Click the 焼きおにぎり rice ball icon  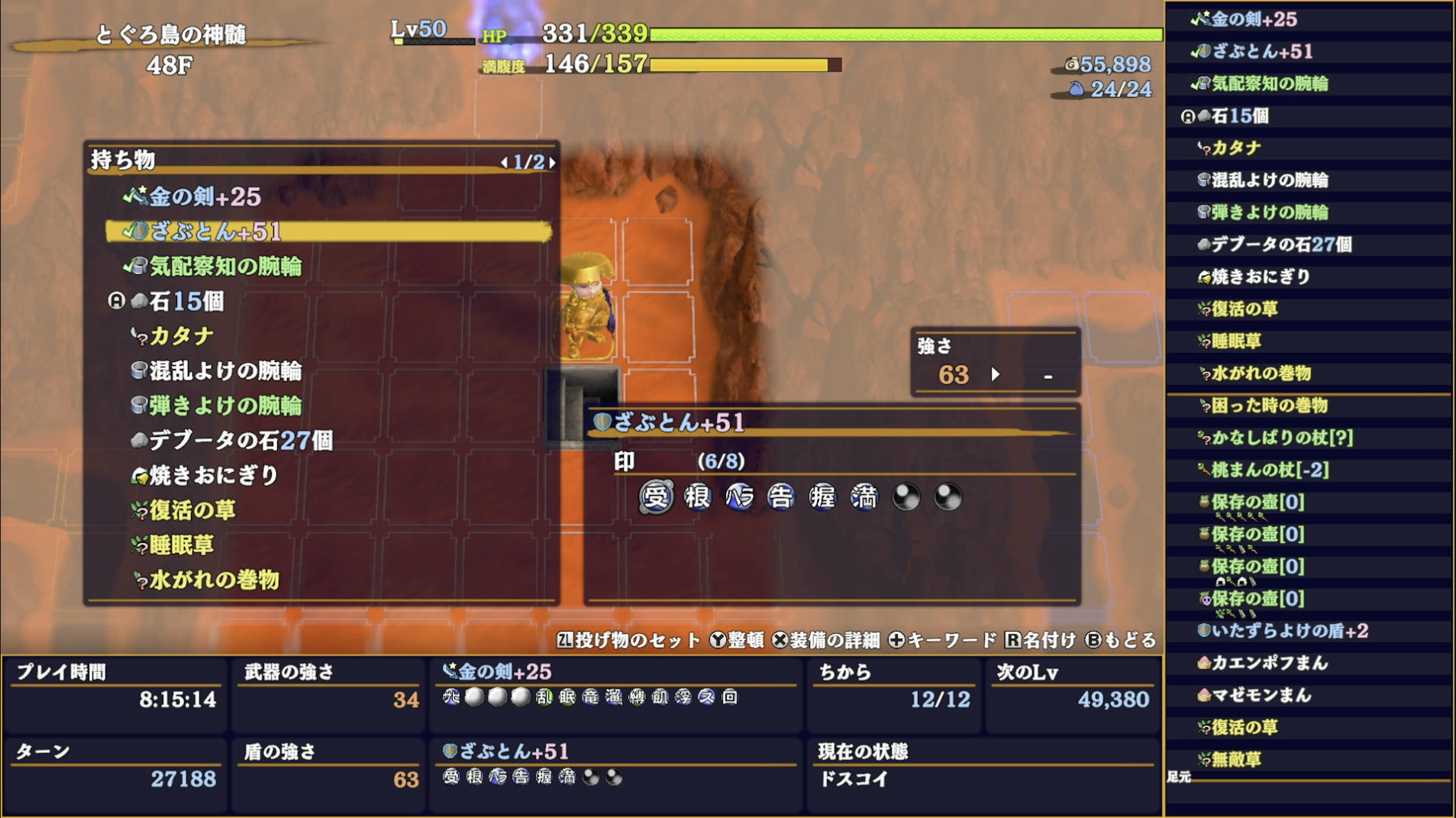coord(140,475)
